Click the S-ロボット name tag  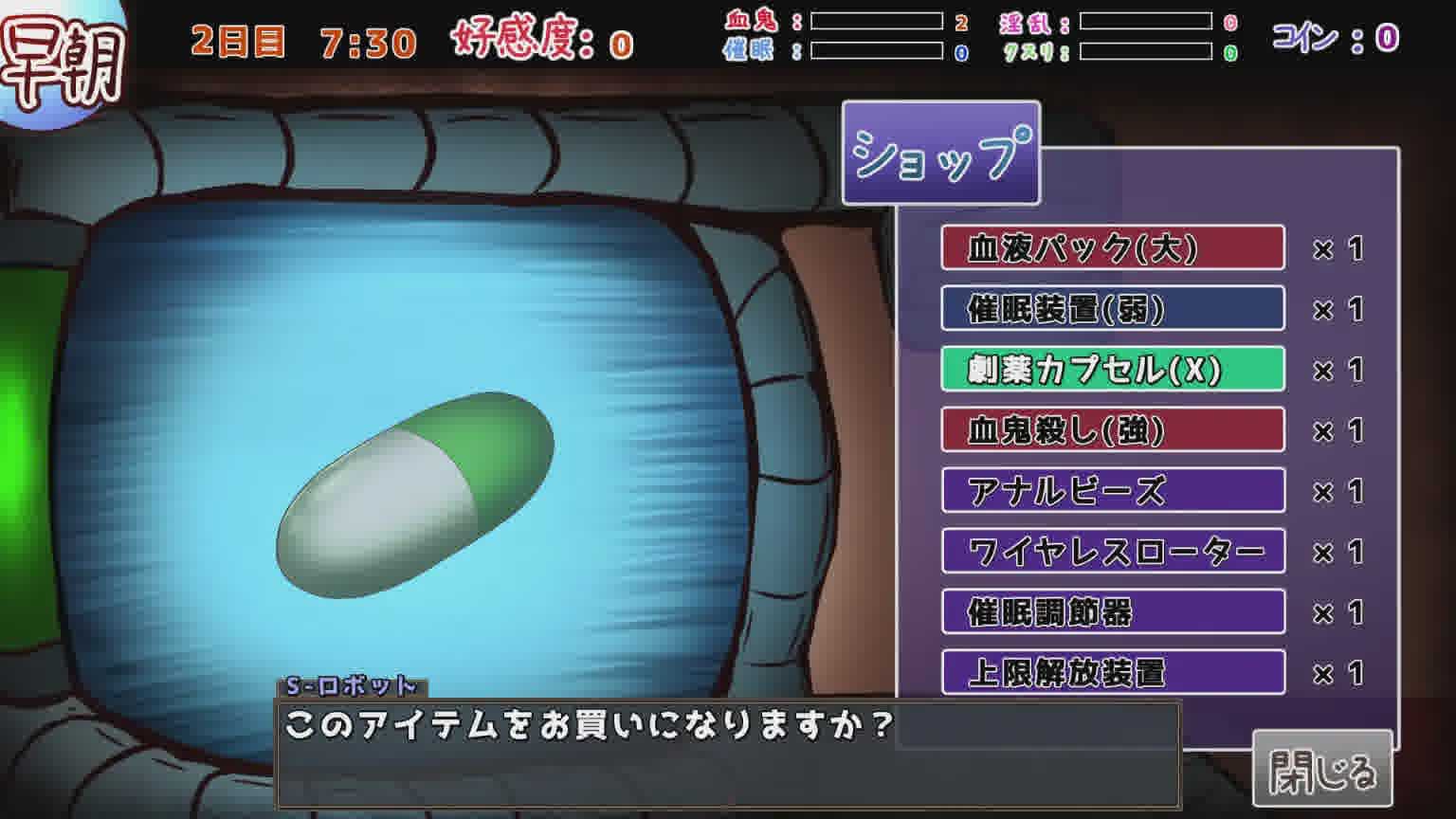351,684
